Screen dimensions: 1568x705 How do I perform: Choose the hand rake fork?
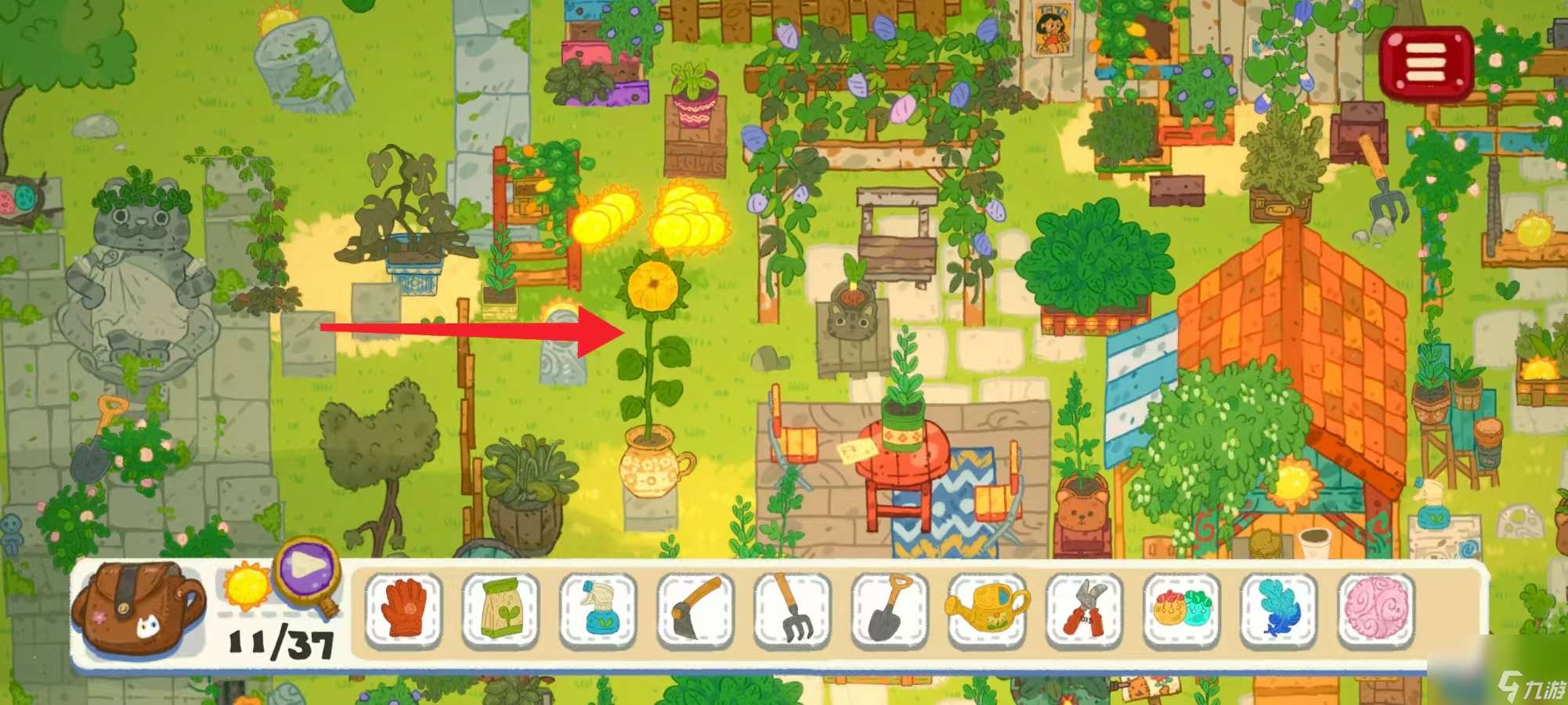click(x=792, y=611)
